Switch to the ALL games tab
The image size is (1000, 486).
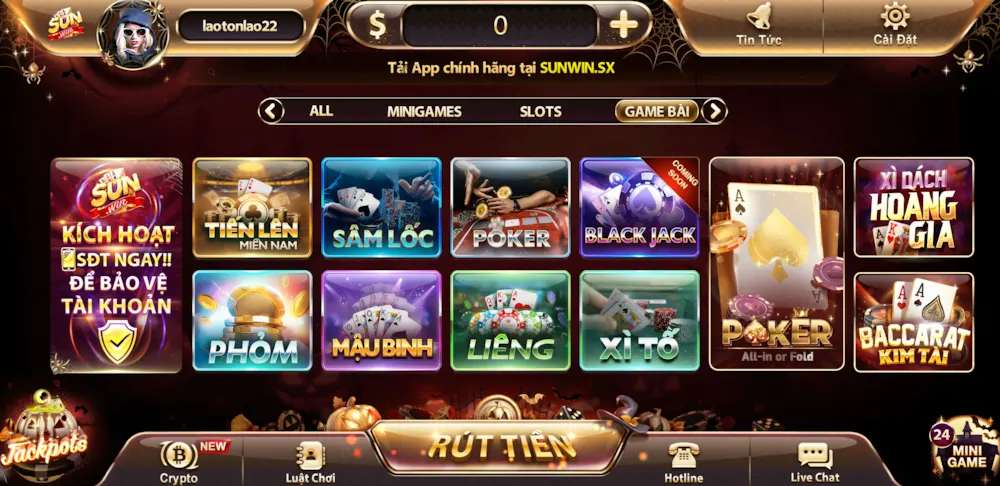click(321, 111)
